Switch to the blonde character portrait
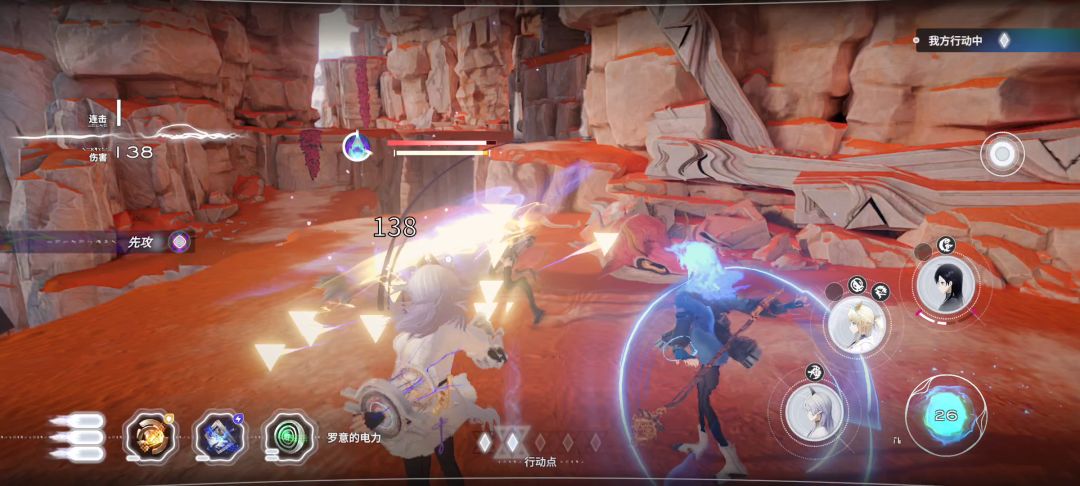Image resolution: width=1080 pixels, height=486 pixels. point(857,326)
